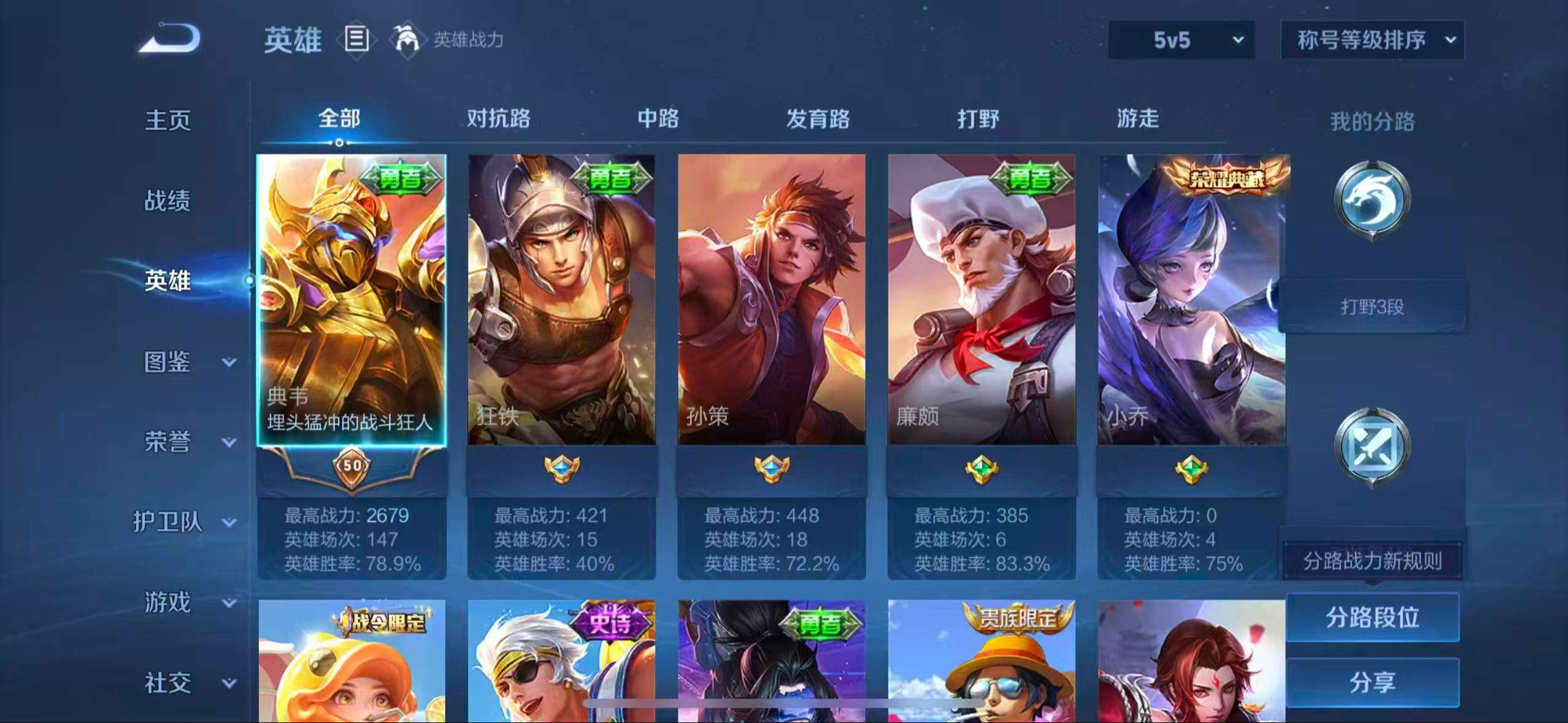Switch to the 发育路 tab
This screenshot has width=1568, height=723.
817,119
